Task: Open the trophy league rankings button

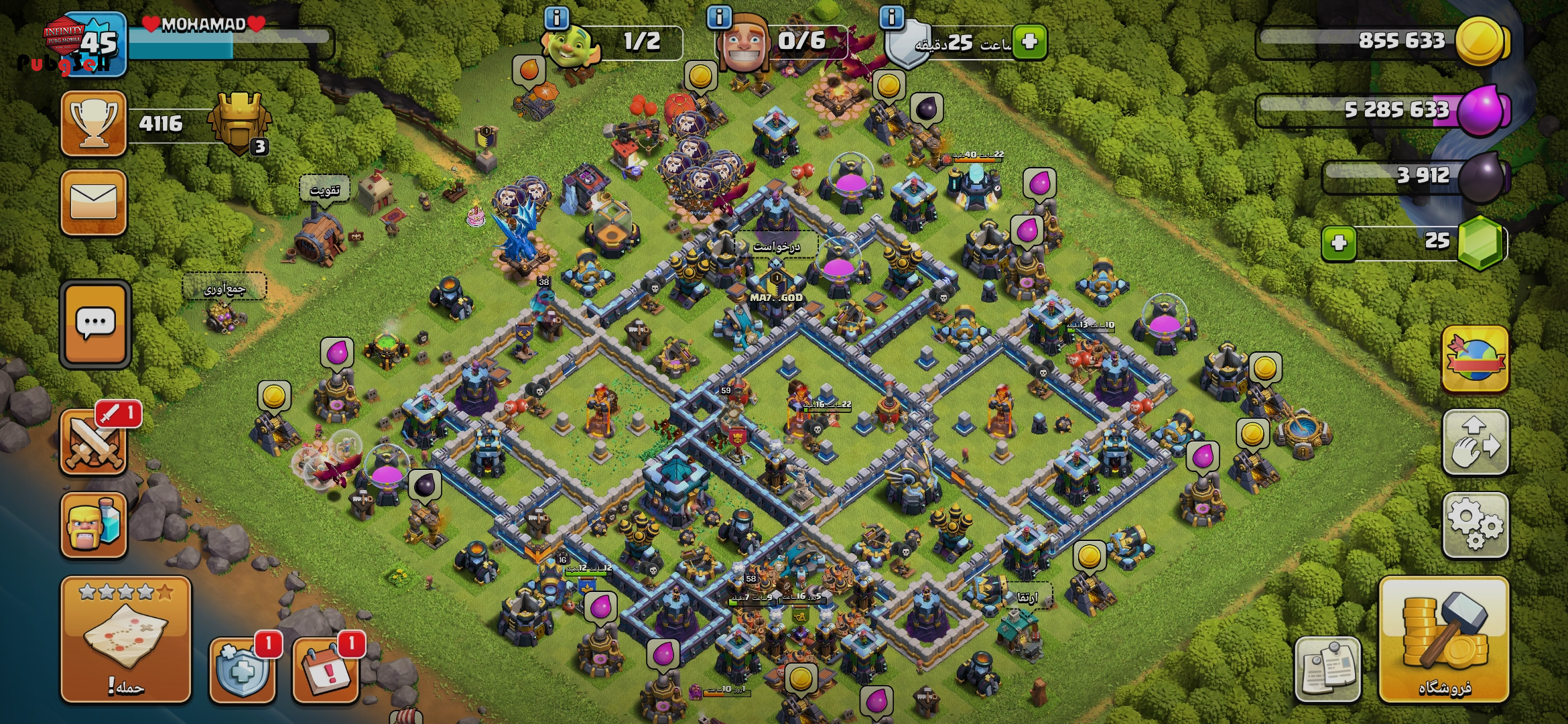Action: pos(94,124)
